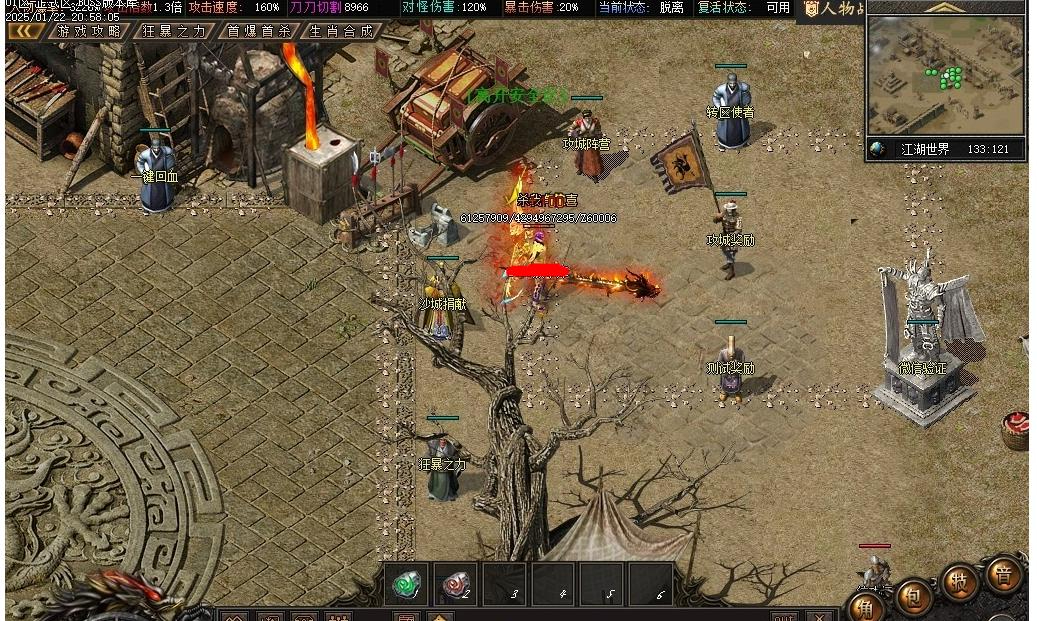Click the 狂暴之力 top menu button
This screenshot has height=621, width=1037.
pyautogui.click(x=173, y=31)
